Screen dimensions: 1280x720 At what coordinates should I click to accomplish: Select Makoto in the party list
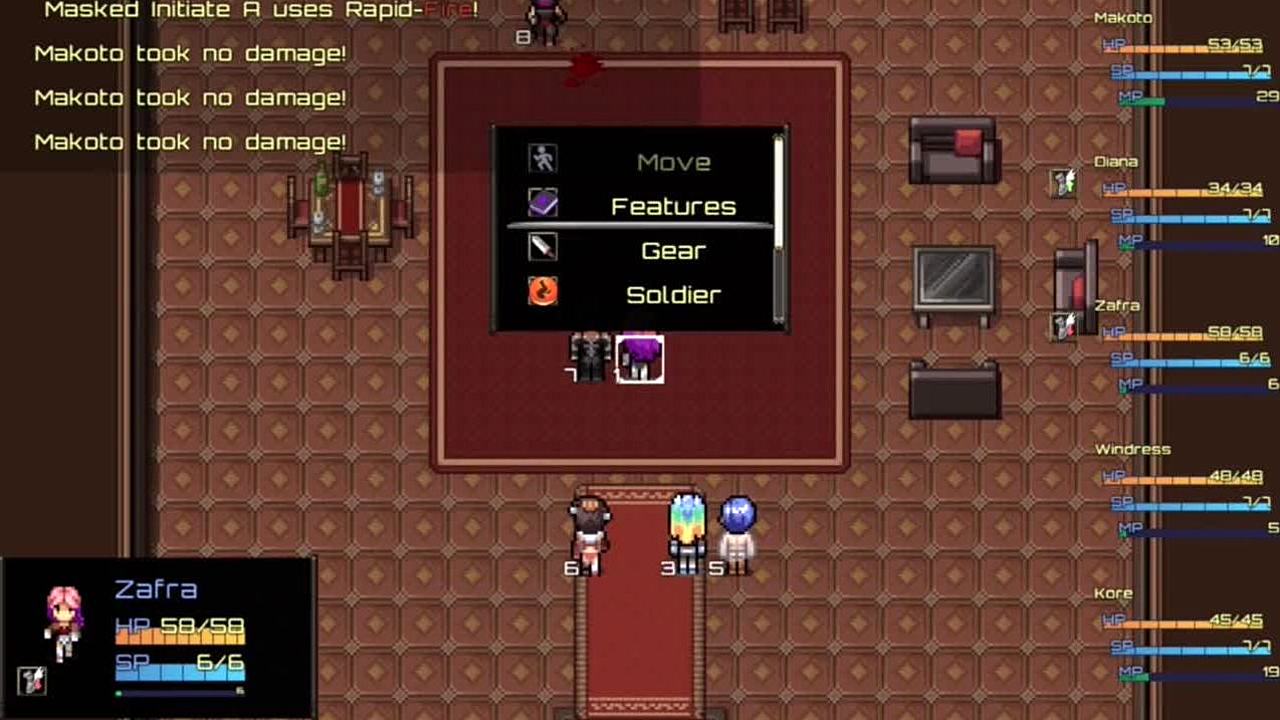1123,18
